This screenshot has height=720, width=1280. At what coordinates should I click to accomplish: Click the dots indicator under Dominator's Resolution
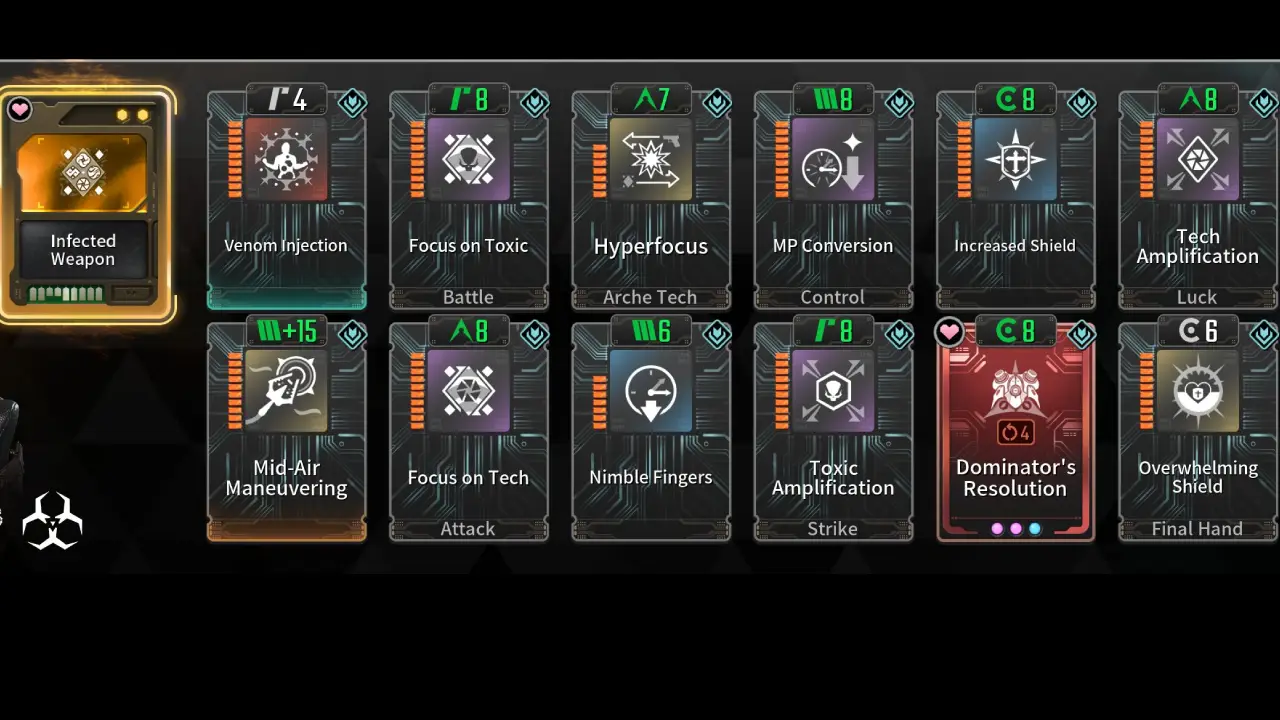pyautogui.click(x=1015, y=528)
